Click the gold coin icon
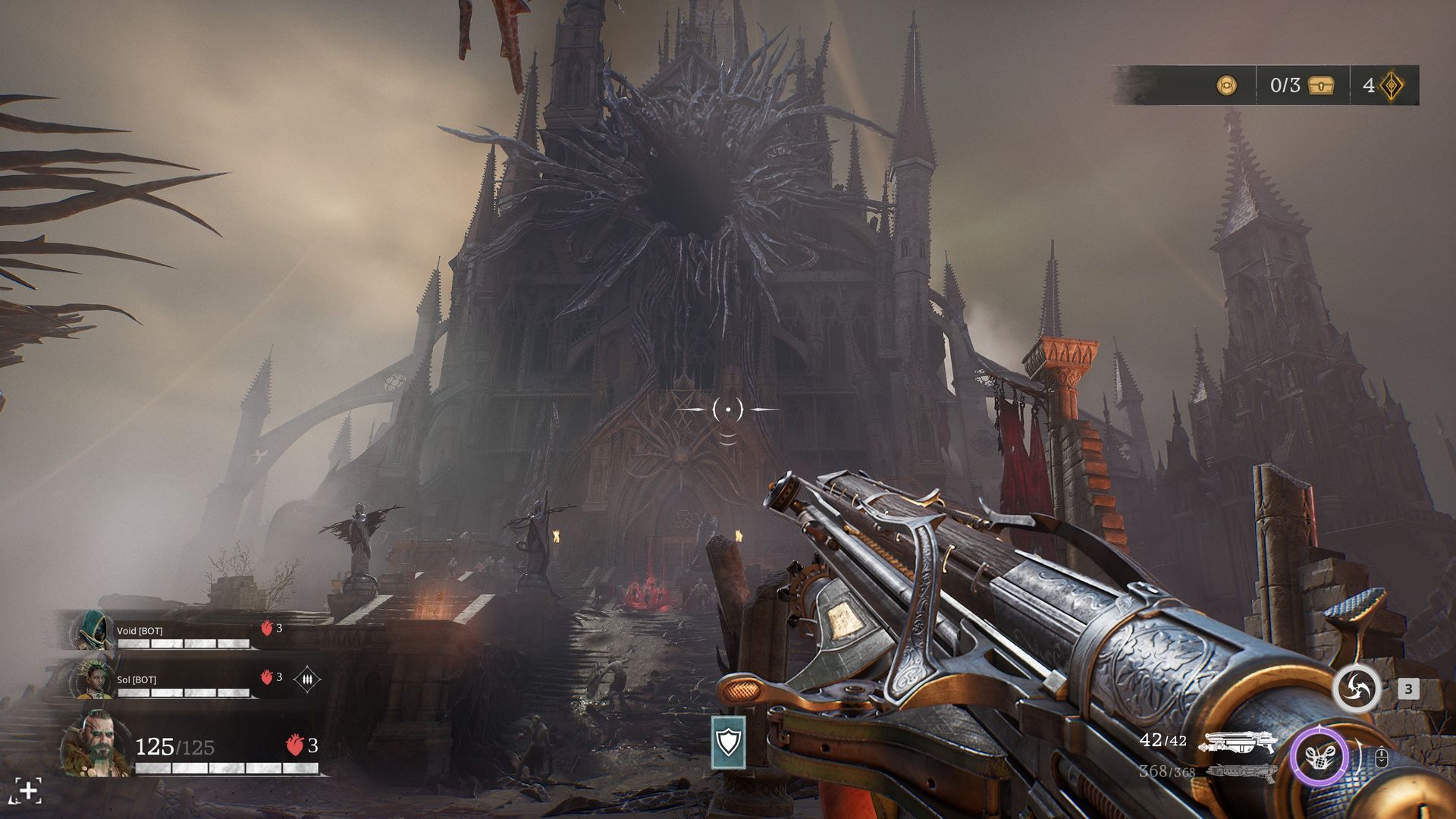This screenshot has width=1456, height=819. 1226,85
